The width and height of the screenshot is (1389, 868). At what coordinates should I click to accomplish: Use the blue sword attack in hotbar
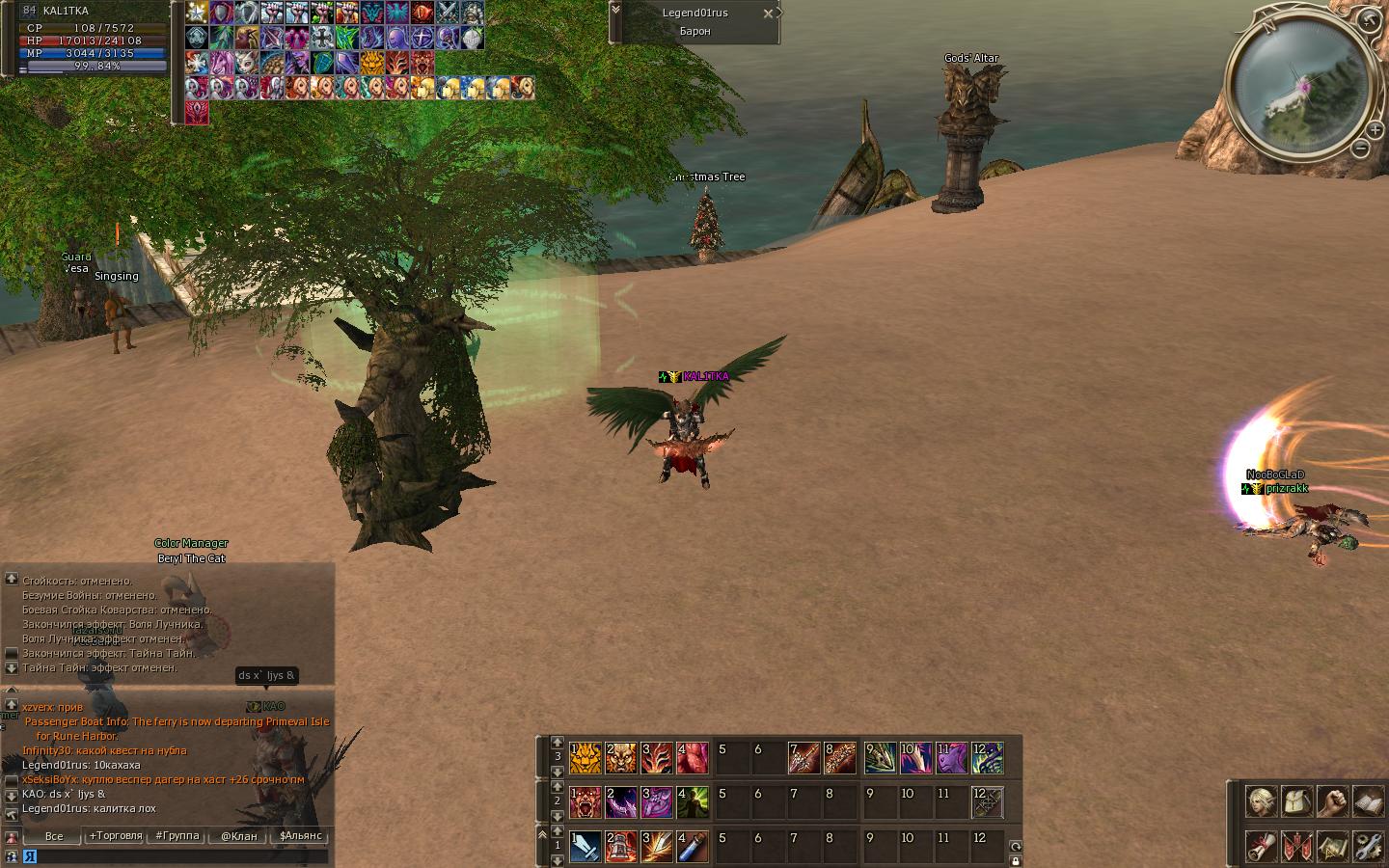coord(585,847)
